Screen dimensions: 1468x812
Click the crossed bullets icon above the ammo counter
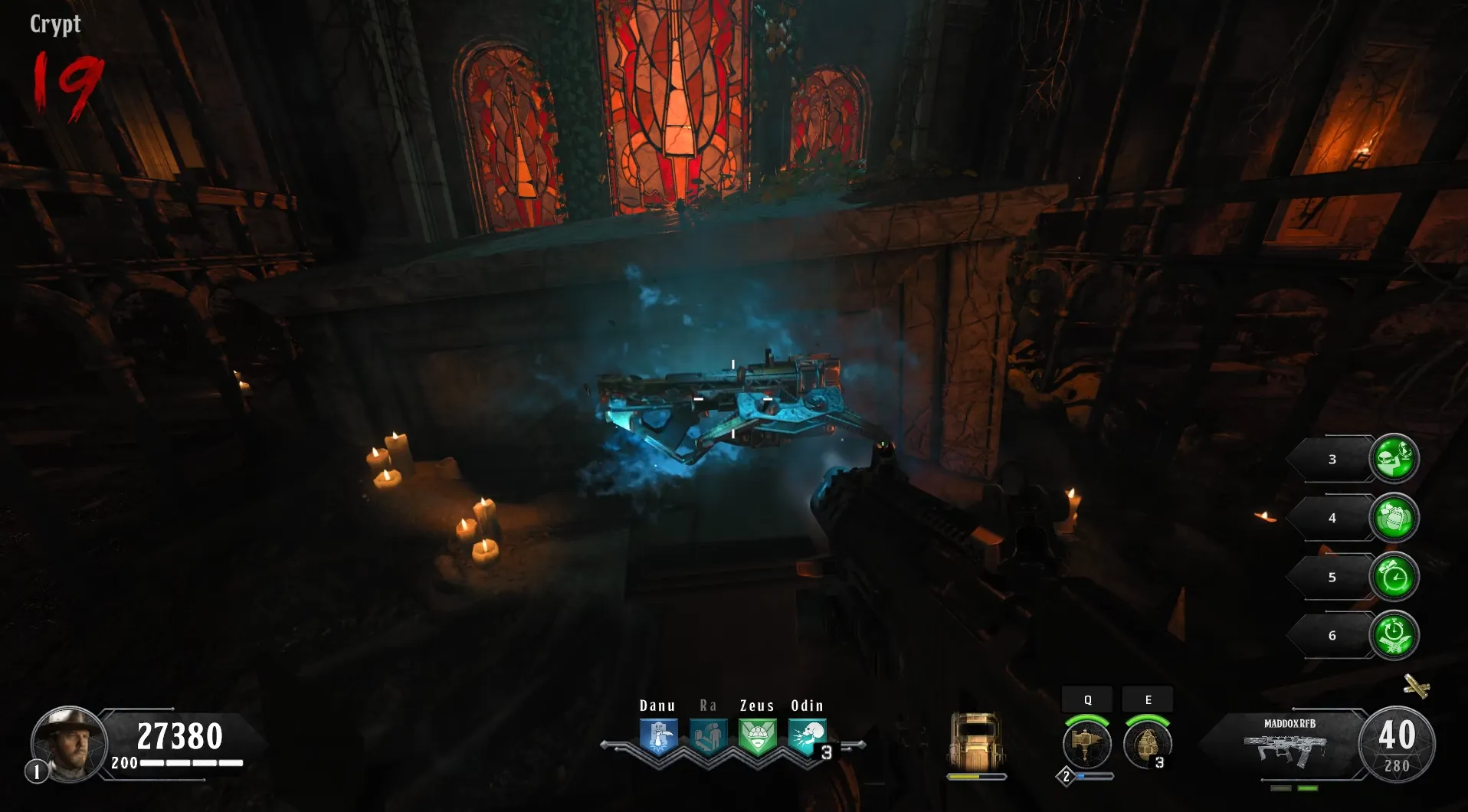[x=1417, y=686]
